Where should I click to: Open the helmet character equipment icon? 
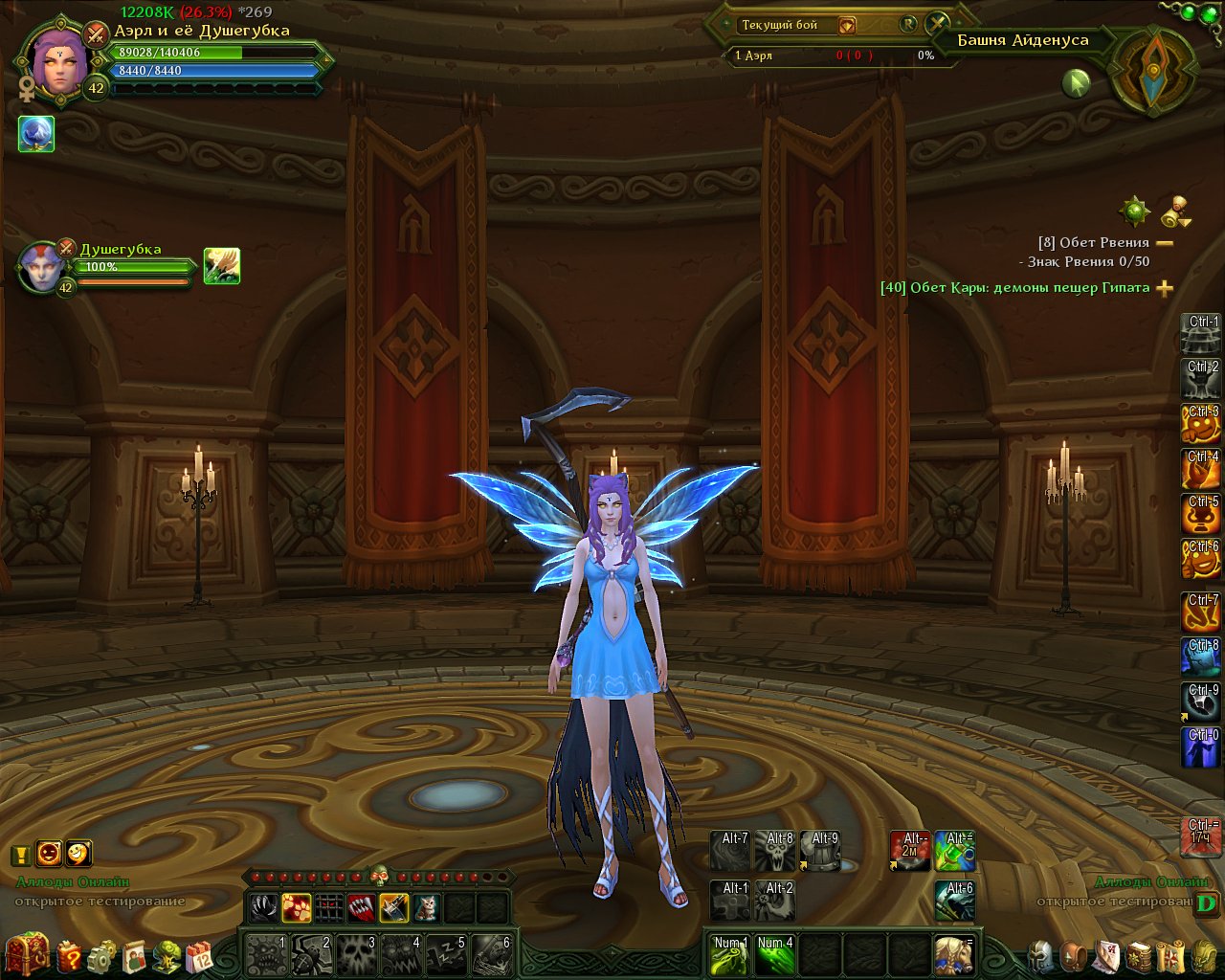[1042, 955]
